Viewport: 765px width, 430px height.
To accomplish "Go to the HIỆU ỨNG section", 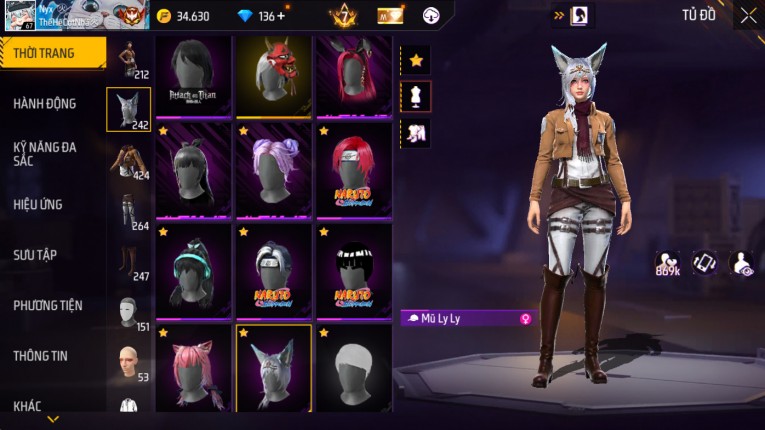I will tap(38, 204).
